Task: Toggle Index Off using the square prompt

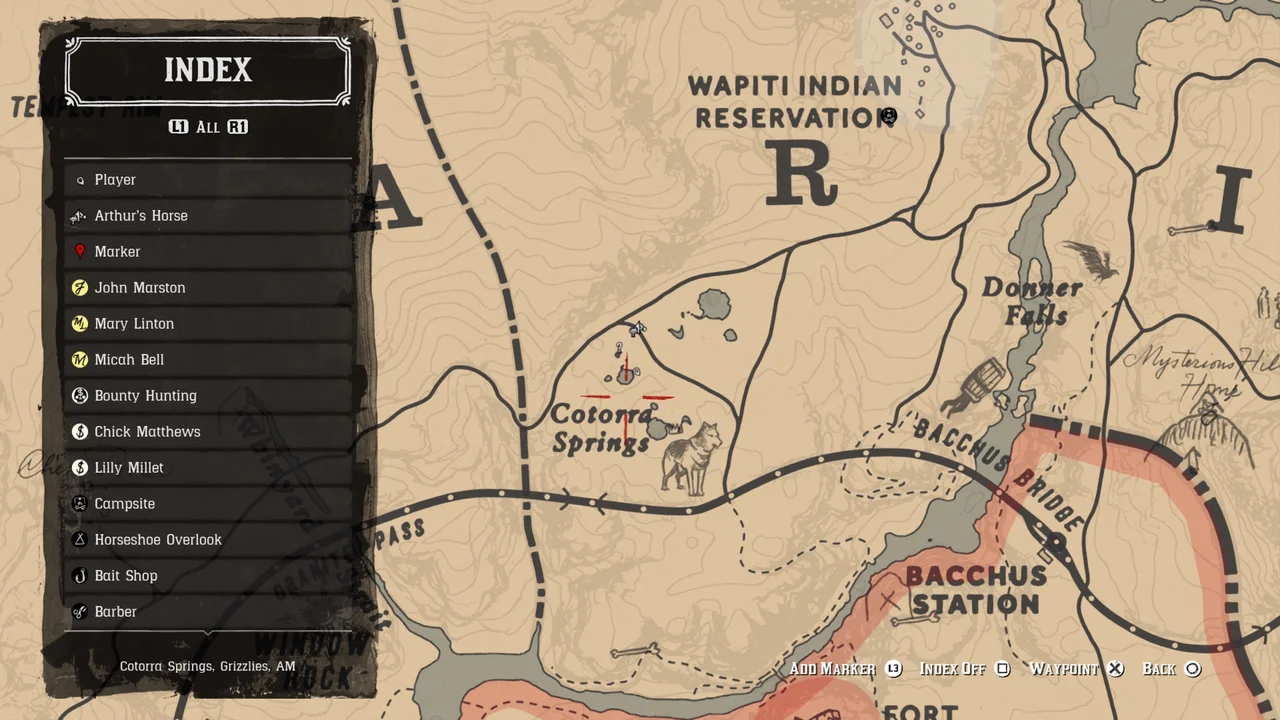Action: (x=1003, y=669)
